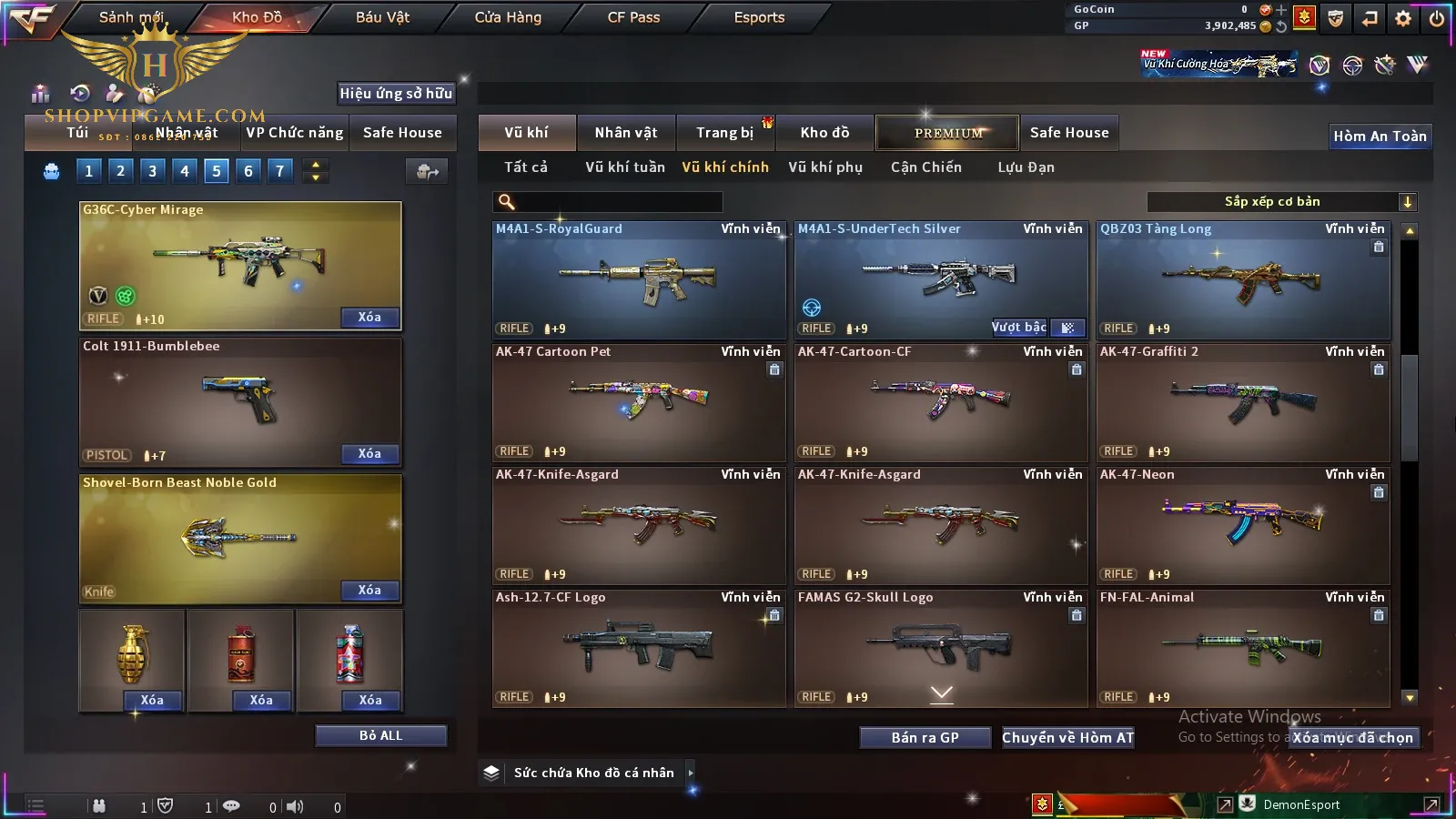1456x819 pixels.
Task: Open the PREMIUM tab
Action: [947, 133]
